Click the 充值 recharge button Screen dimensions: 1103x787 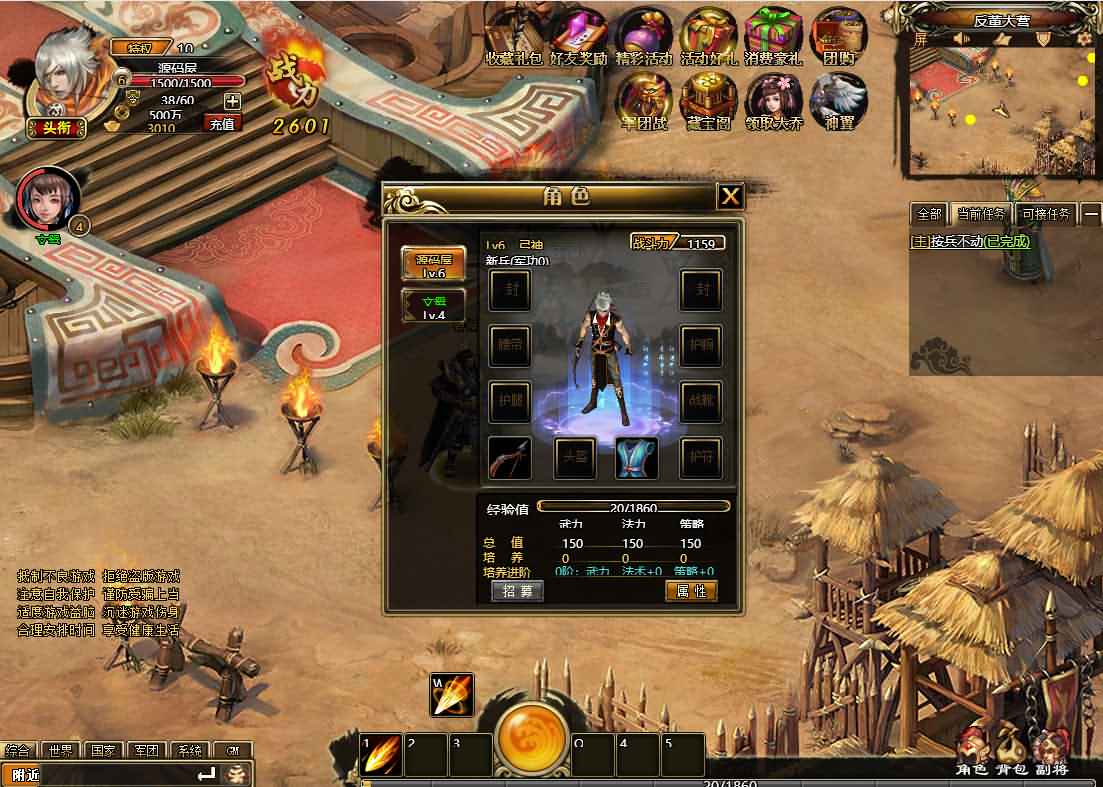[x=222, y=124]
